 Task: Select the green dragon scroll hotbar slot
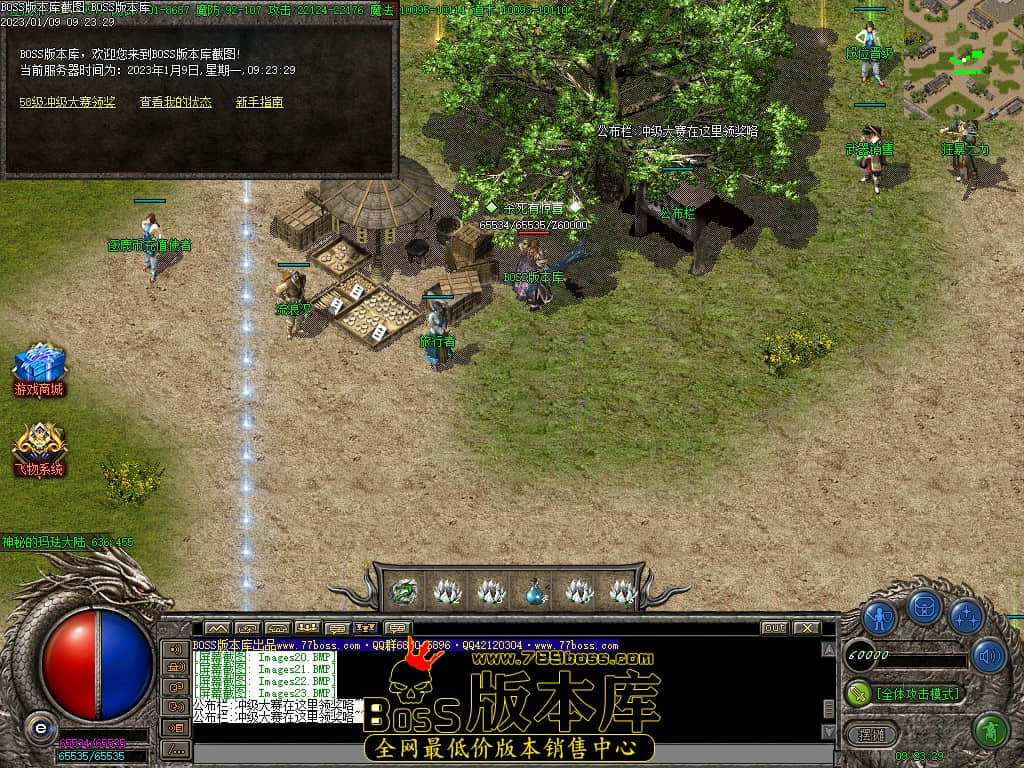pyautogui.click(x=404, y=591)
